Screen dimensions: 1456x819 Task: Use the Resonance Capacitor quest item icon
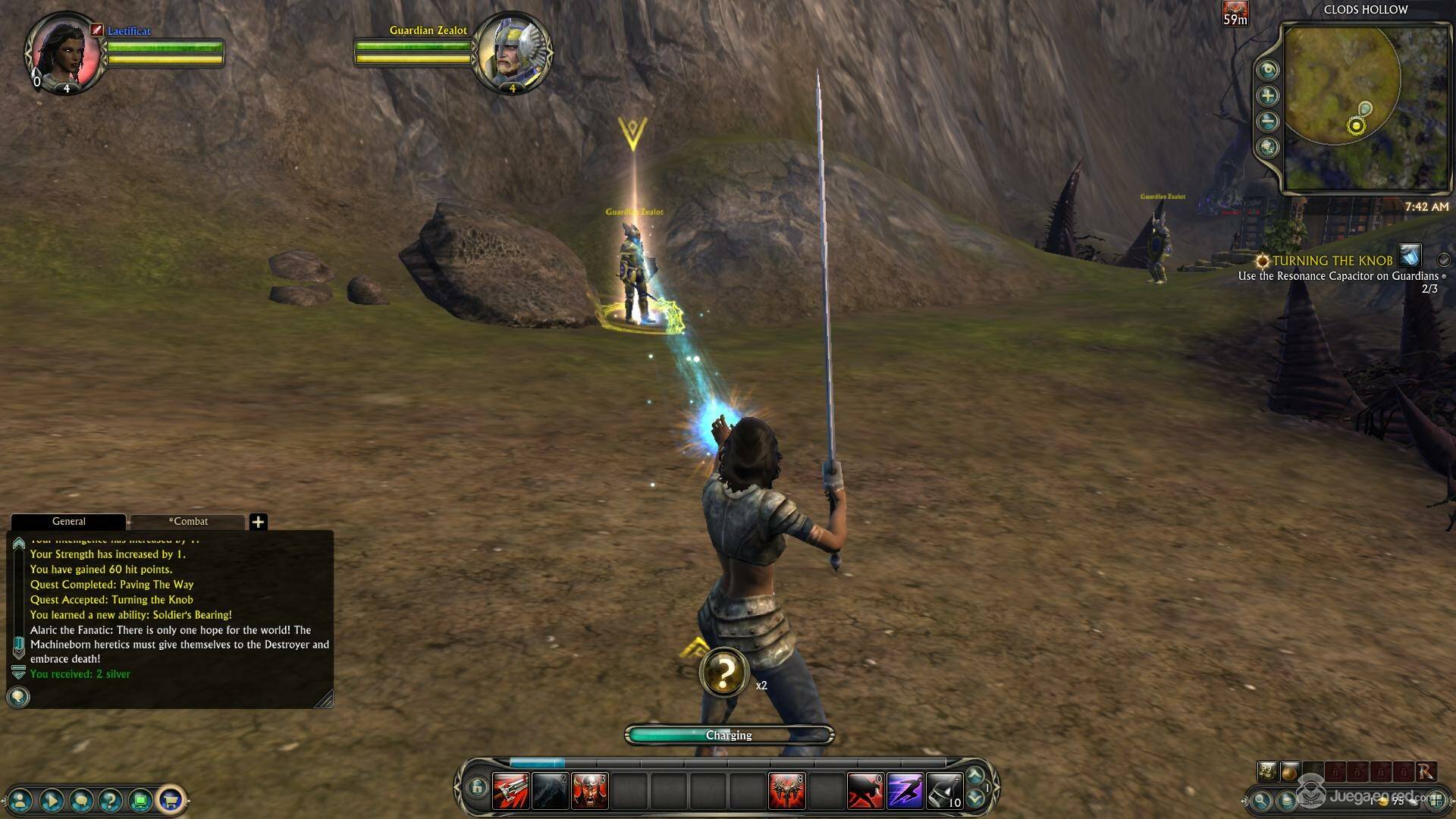tap(1410, 256)
